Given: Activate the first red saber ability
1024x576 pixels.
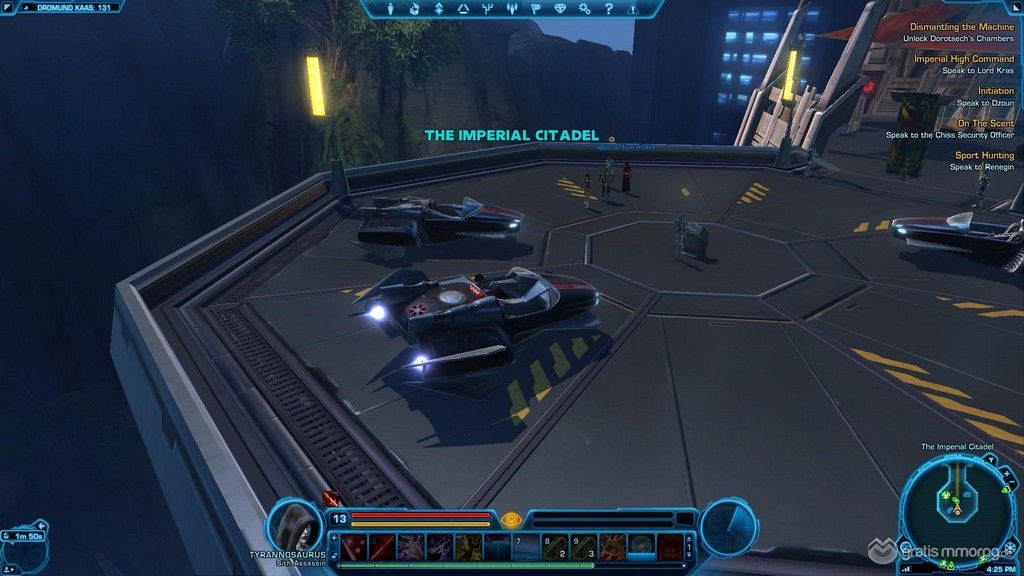Looking at the screenshot, I should (355, 546).
